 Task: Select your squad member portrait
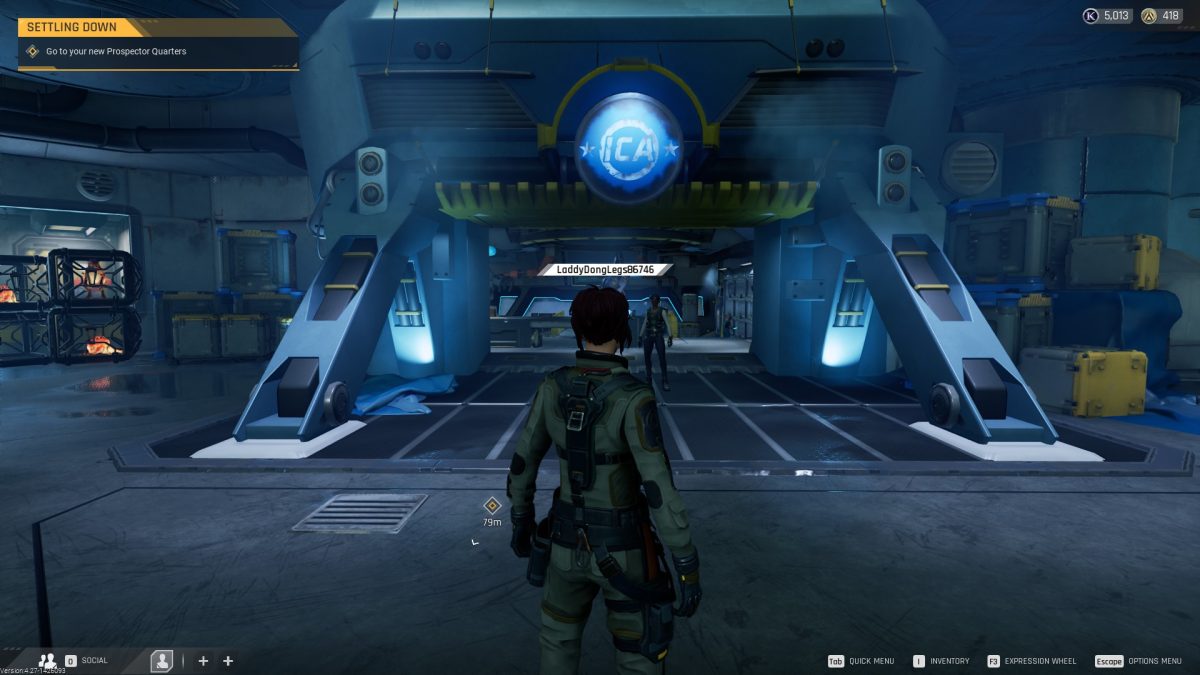(x=161, y=661)
